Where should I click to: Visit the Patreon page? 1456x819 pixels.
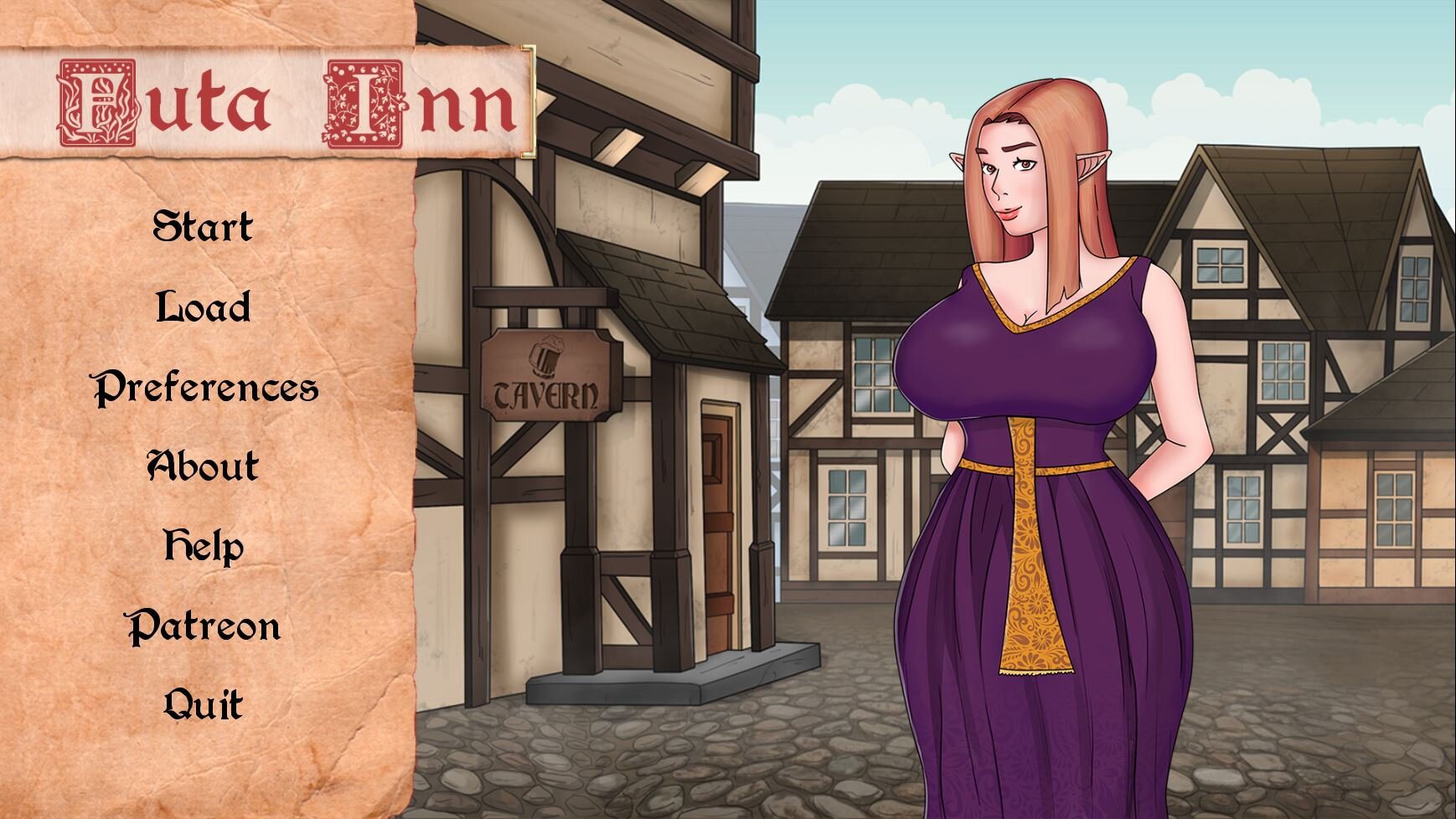[205, 626]
